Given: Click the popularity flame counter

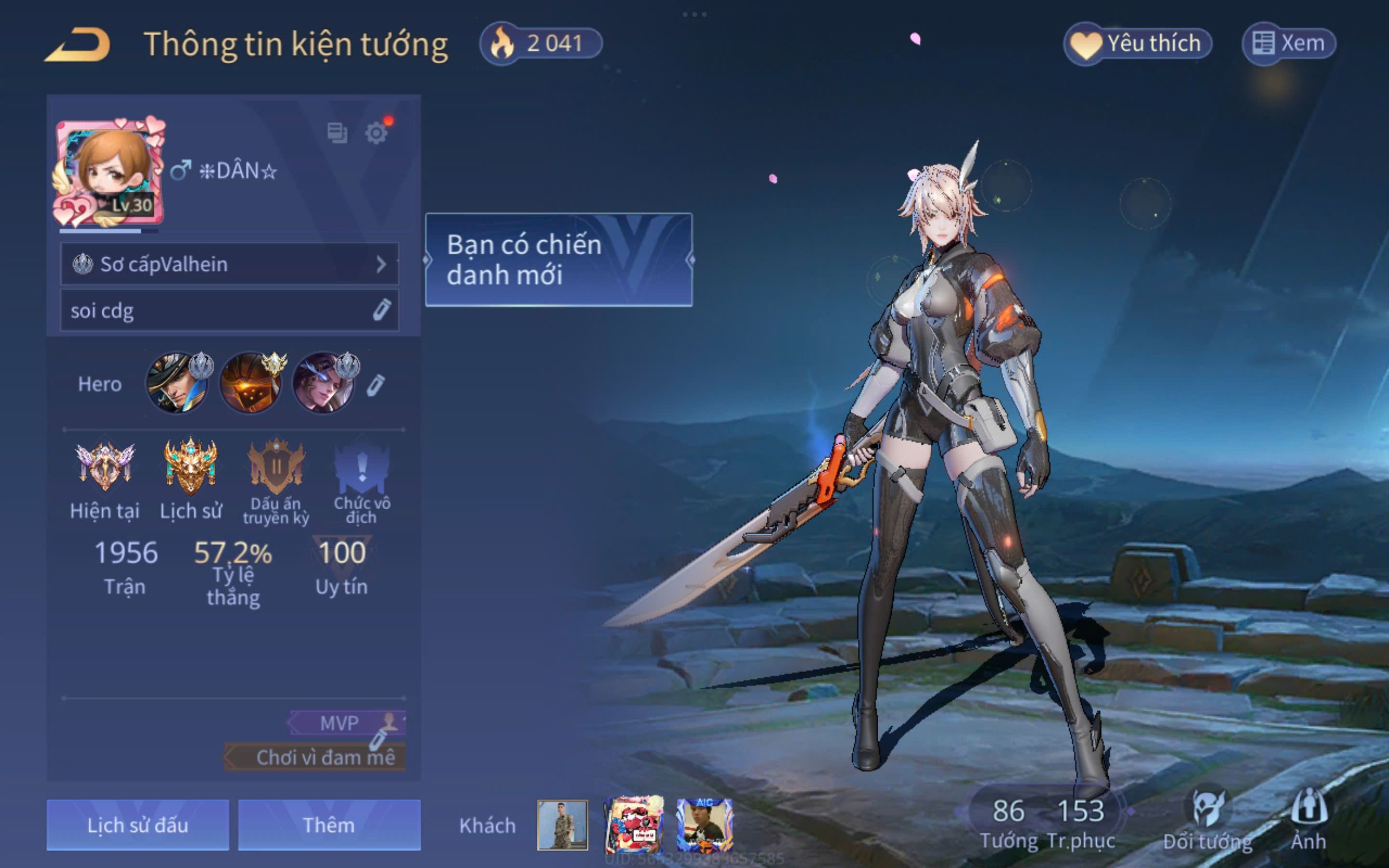Looking at the screenshot, I should tap(541, 43).
